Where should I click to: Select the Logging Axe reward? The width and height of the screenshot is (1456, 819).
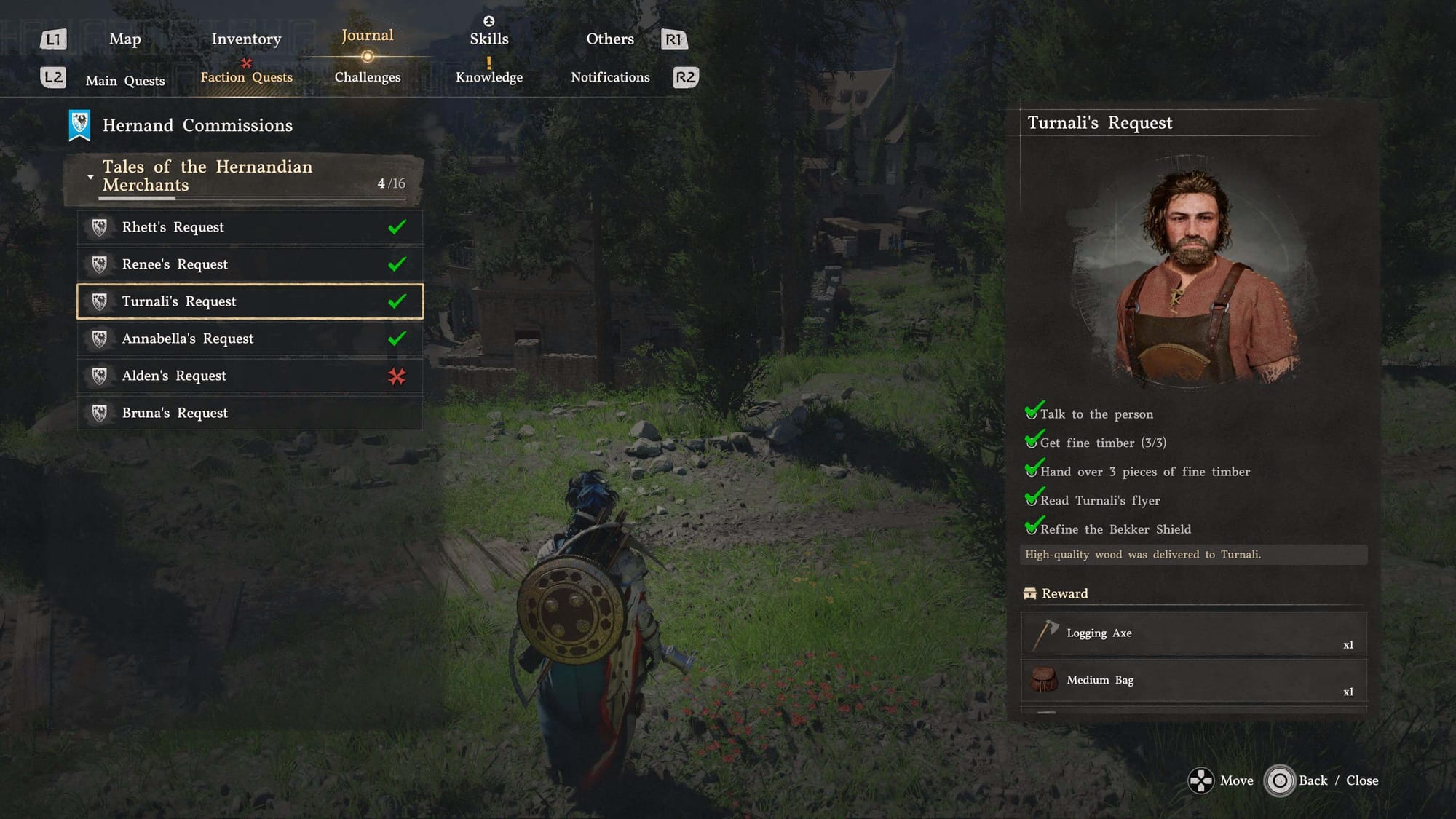point(1193,634)
